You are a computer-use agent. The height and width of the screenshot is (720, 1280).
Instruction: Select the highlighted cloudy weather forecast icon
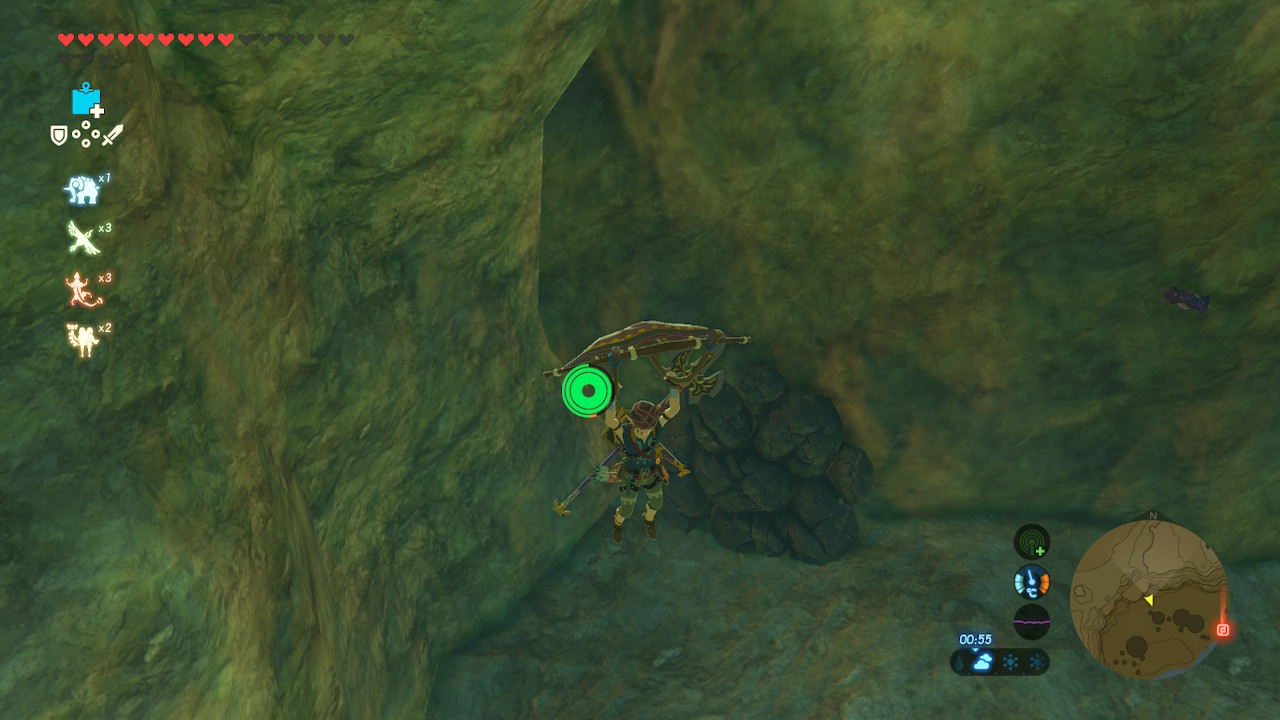(x=982, y=662)
